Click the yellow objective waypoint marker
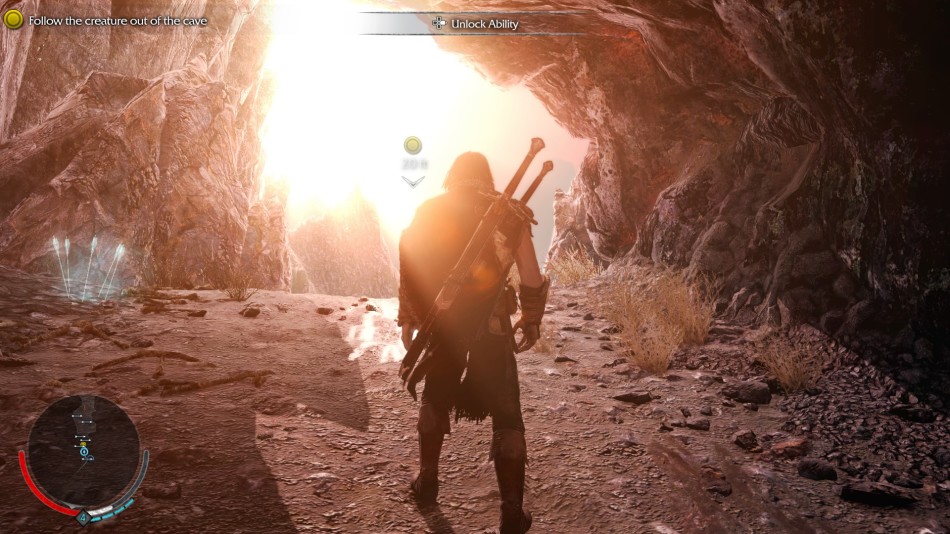950x534 pixels. tap(412, 146)
